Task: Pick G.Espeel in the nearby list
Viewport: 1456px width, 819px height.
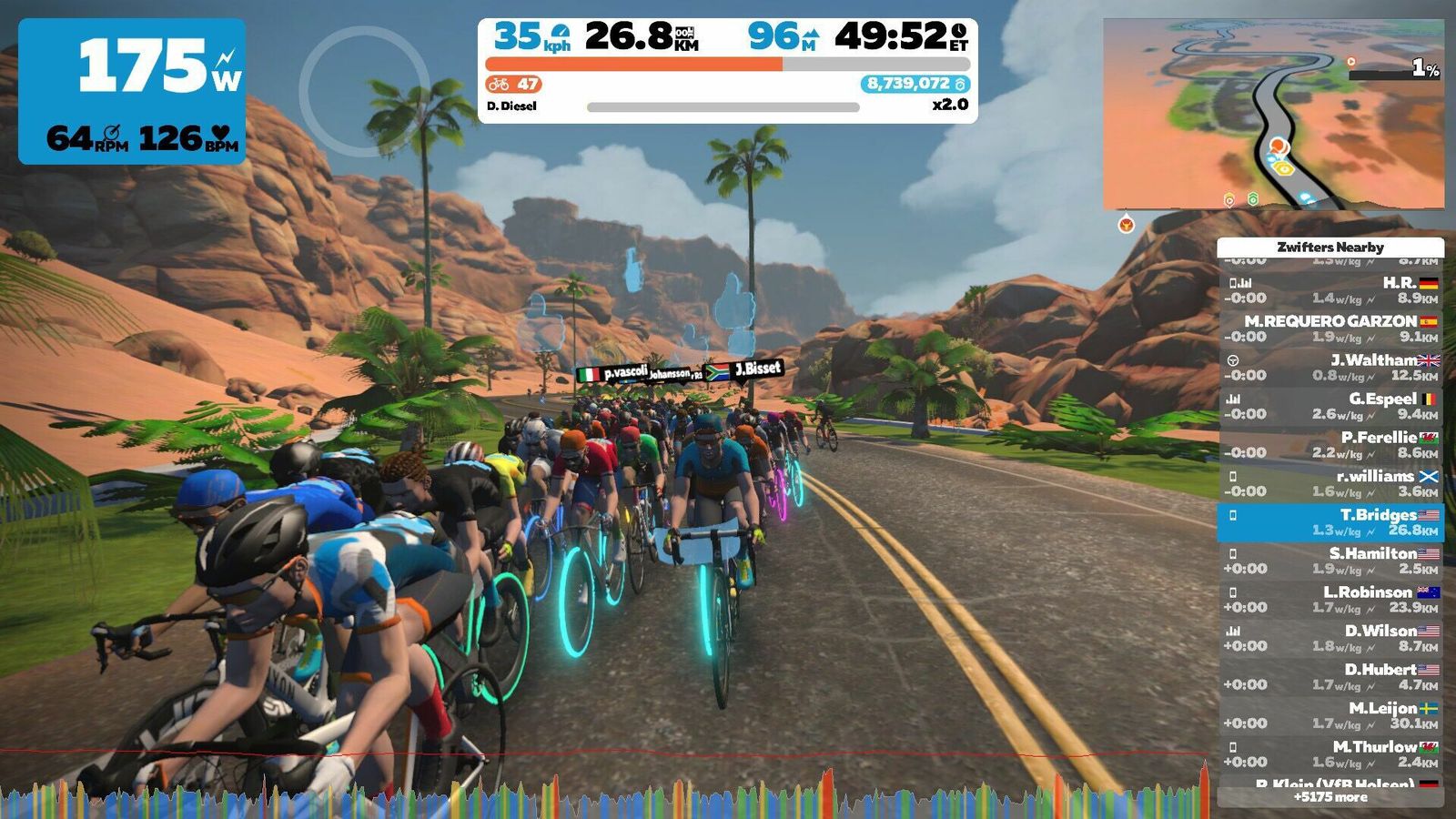Action: click(1330, 406)
